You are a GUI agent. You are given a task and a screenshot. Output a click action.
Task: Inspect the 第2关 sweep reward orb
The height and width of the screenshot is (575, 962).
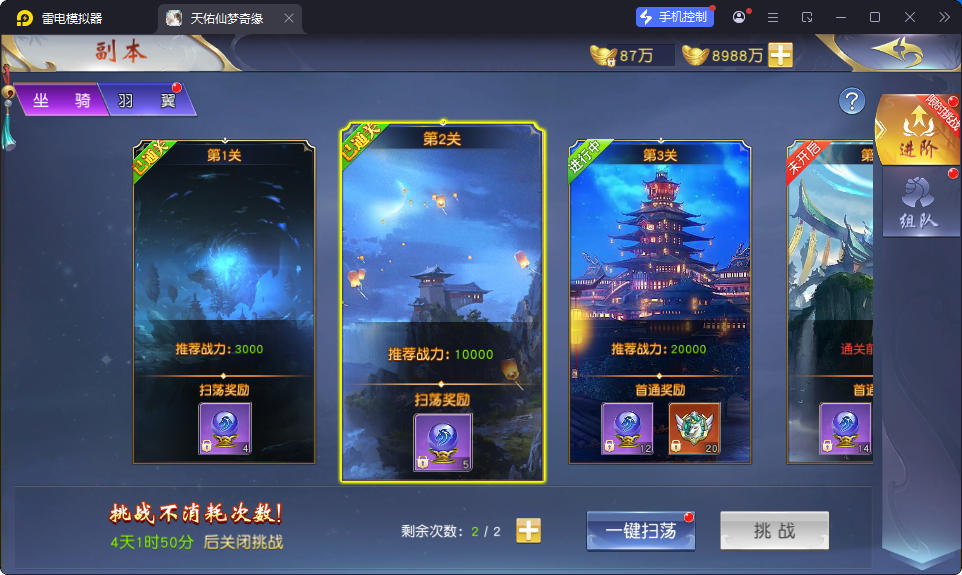pyautogui.click(x=442, y=442)
